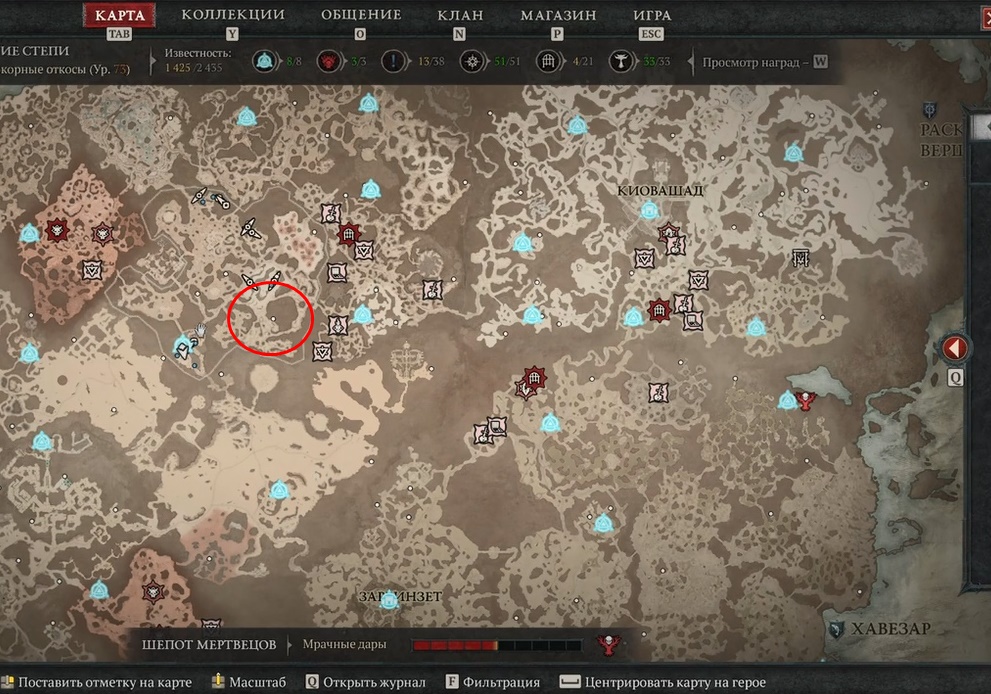Screen dimensions: 991x694
Task: Close the map with the top-right X
Action: point(984,15)
